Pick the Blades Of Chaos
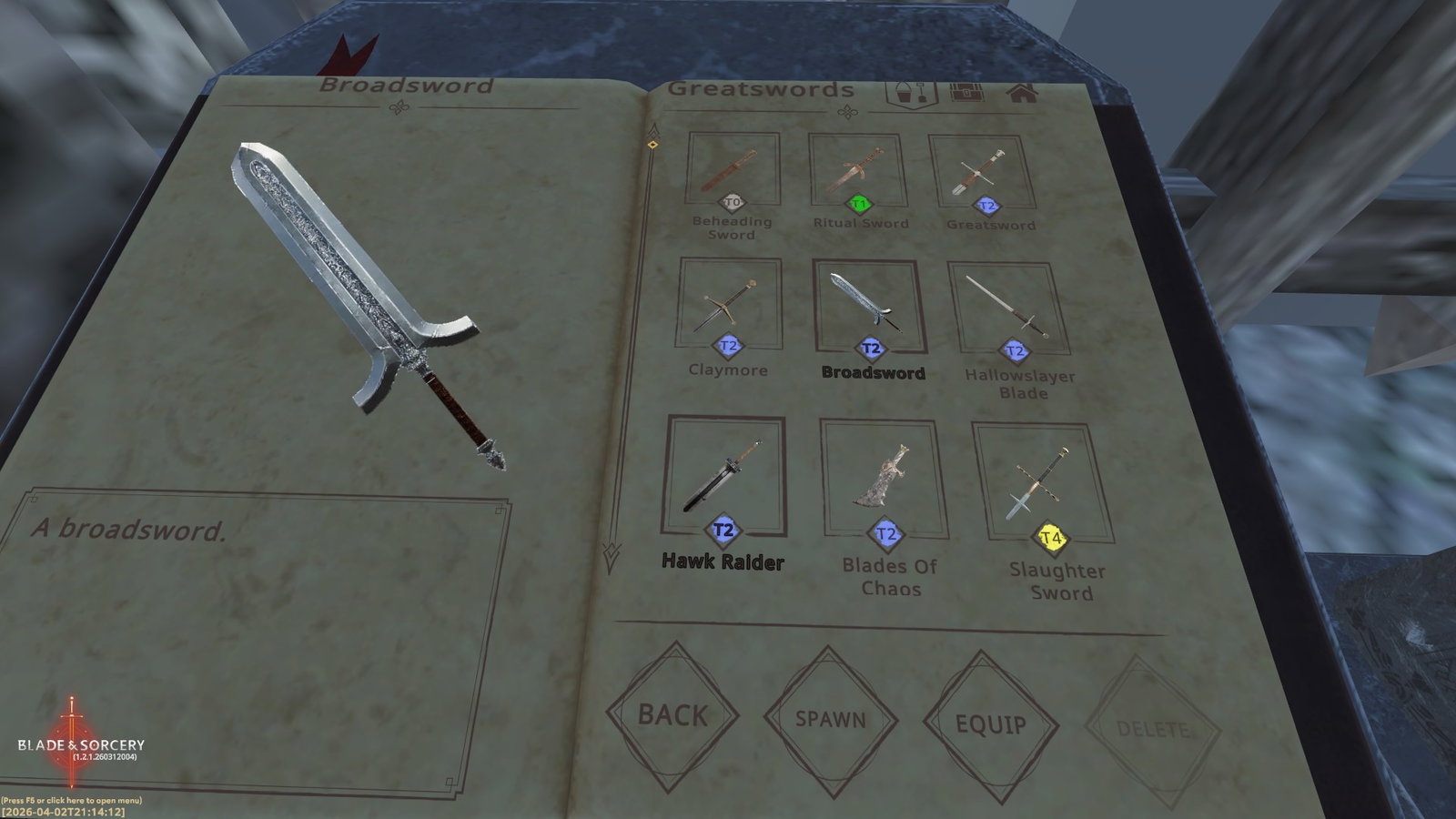Viewport: 1456px width, 819px height. click(884, 479)
